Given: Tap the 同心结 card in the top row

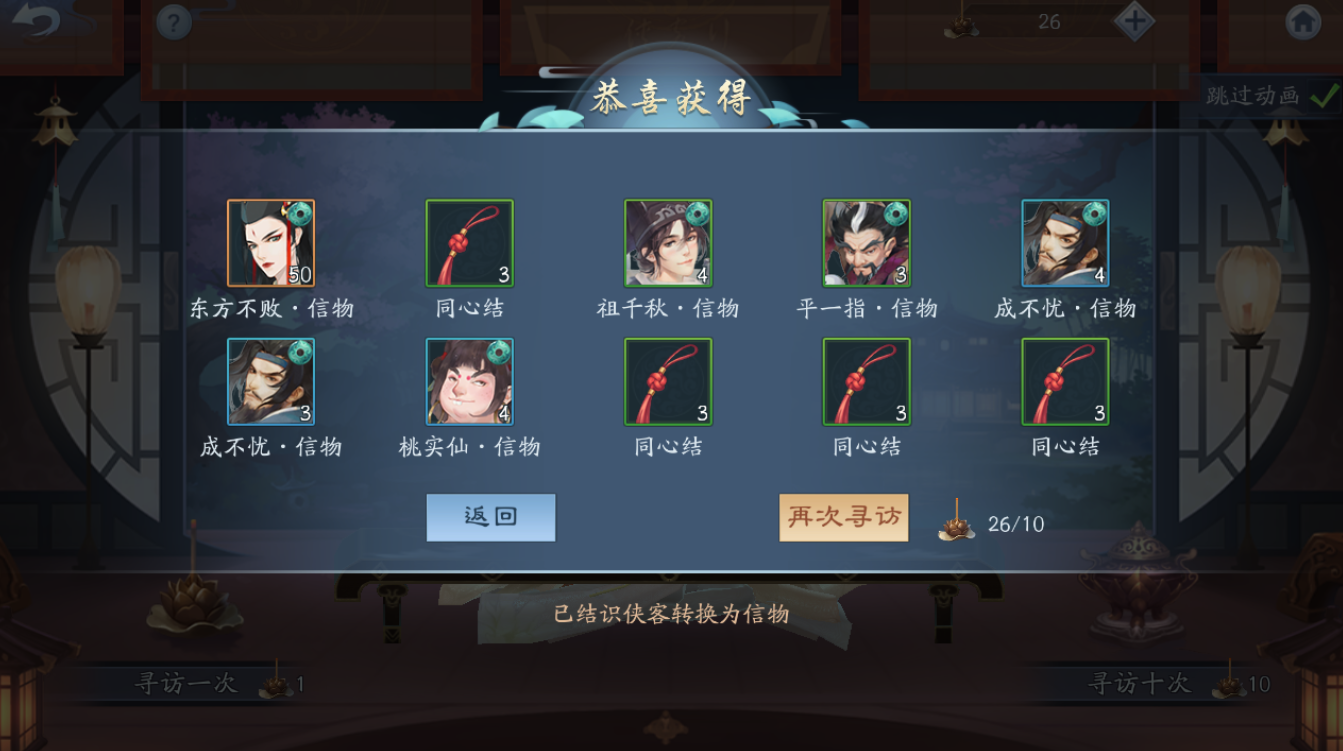Looking at the screenshot, I should [469, 242].
